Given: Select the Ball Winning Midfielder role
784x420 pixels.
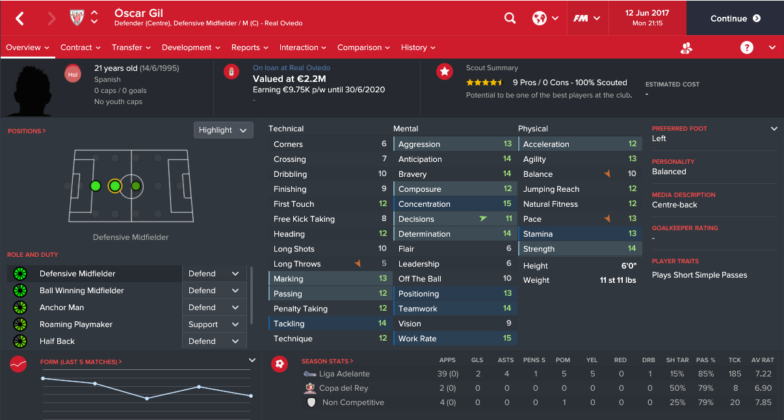Looking at the screenshot, I should pyautogui.click(x=95, y=290).
